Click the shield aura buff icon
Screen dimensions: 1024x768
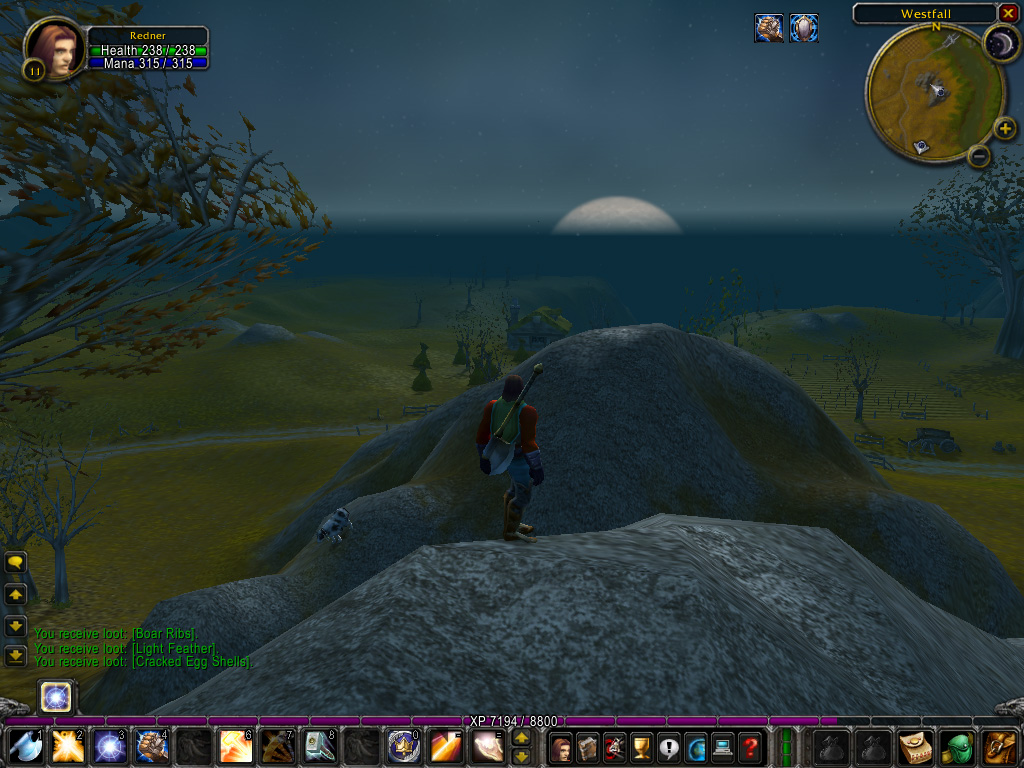coord(804,28)
